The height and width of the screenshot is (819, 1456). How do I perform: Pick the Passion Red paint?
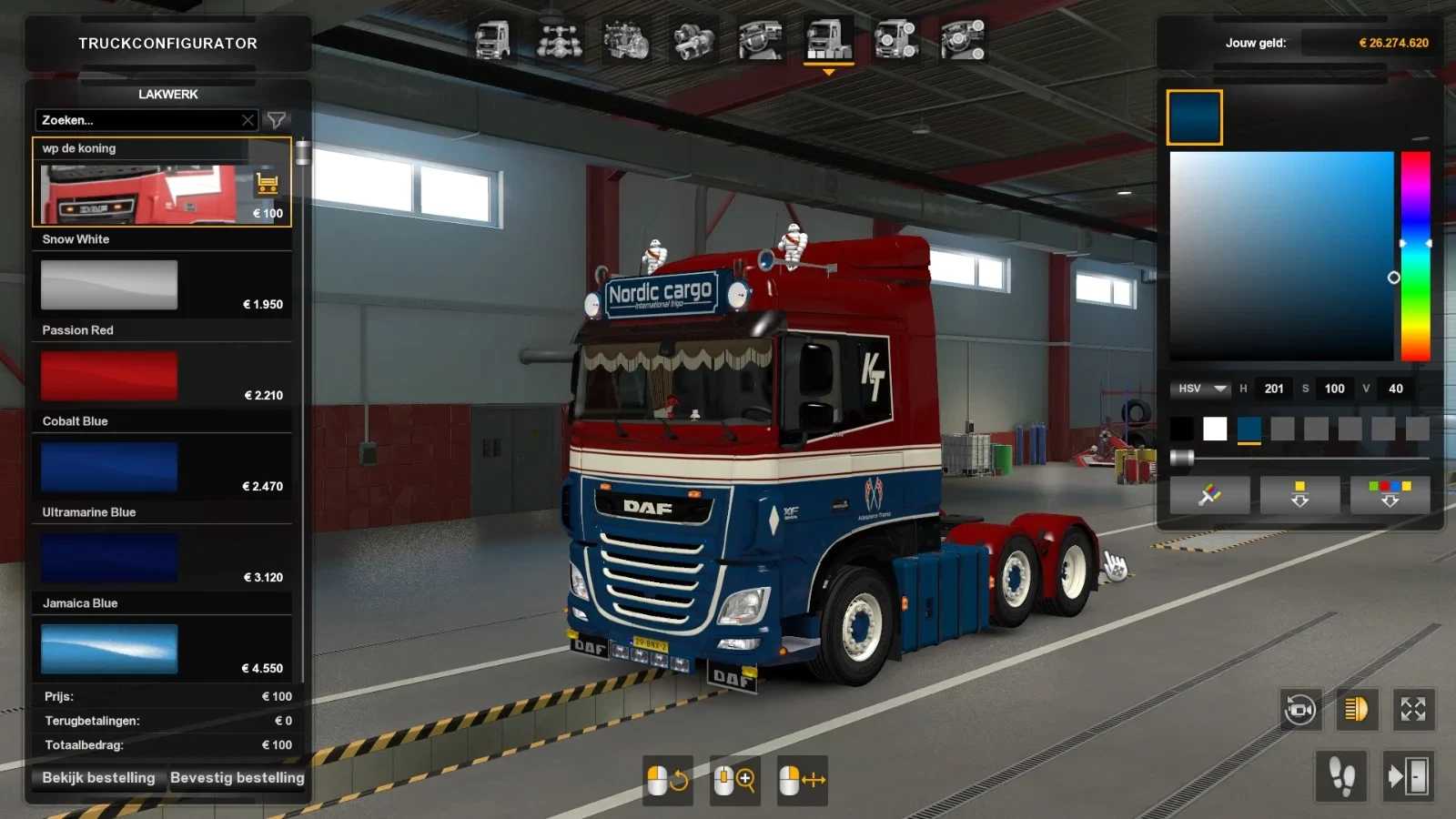(x=109, y=376)
